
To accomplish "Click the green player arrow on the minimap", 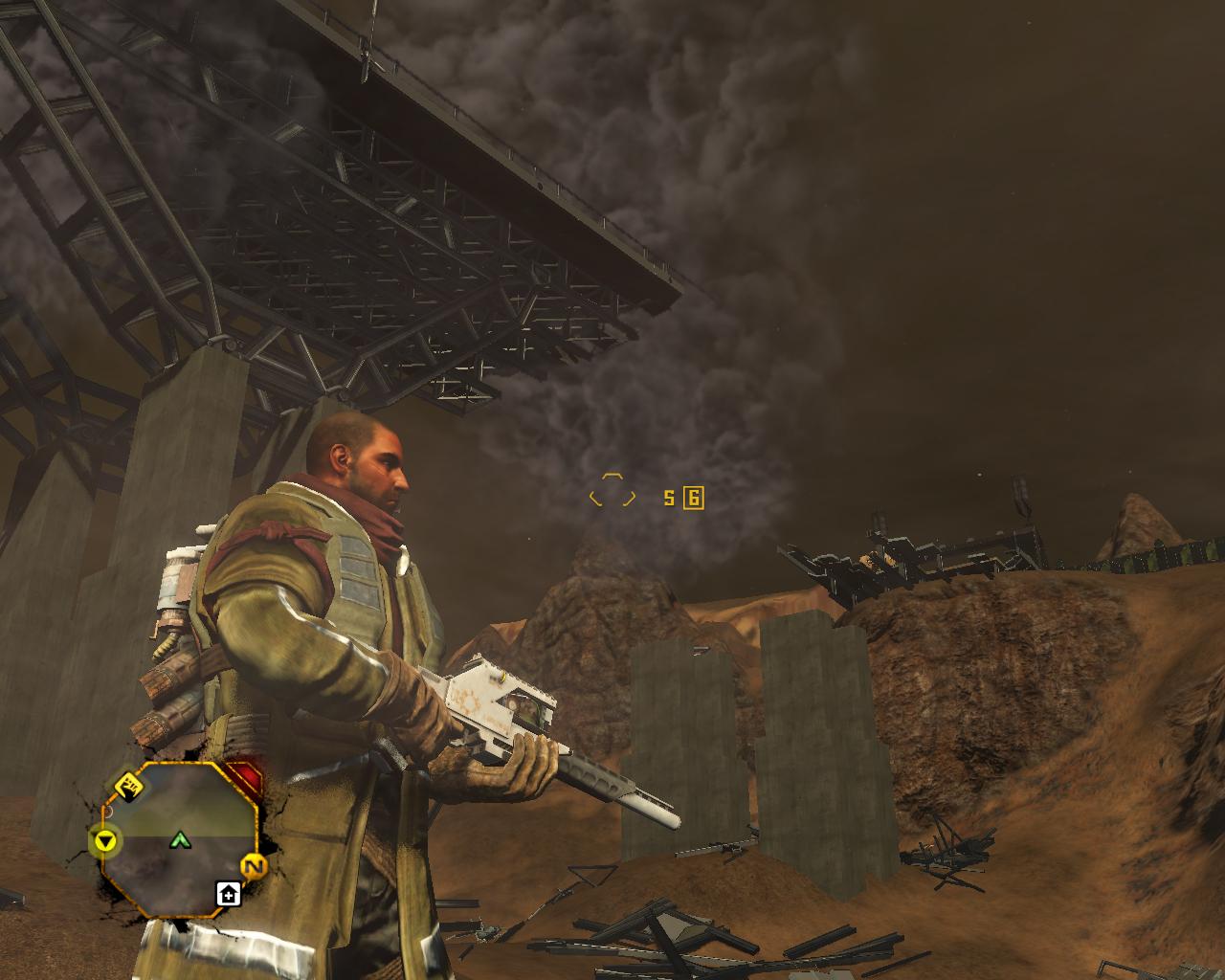I will (179, 840).
